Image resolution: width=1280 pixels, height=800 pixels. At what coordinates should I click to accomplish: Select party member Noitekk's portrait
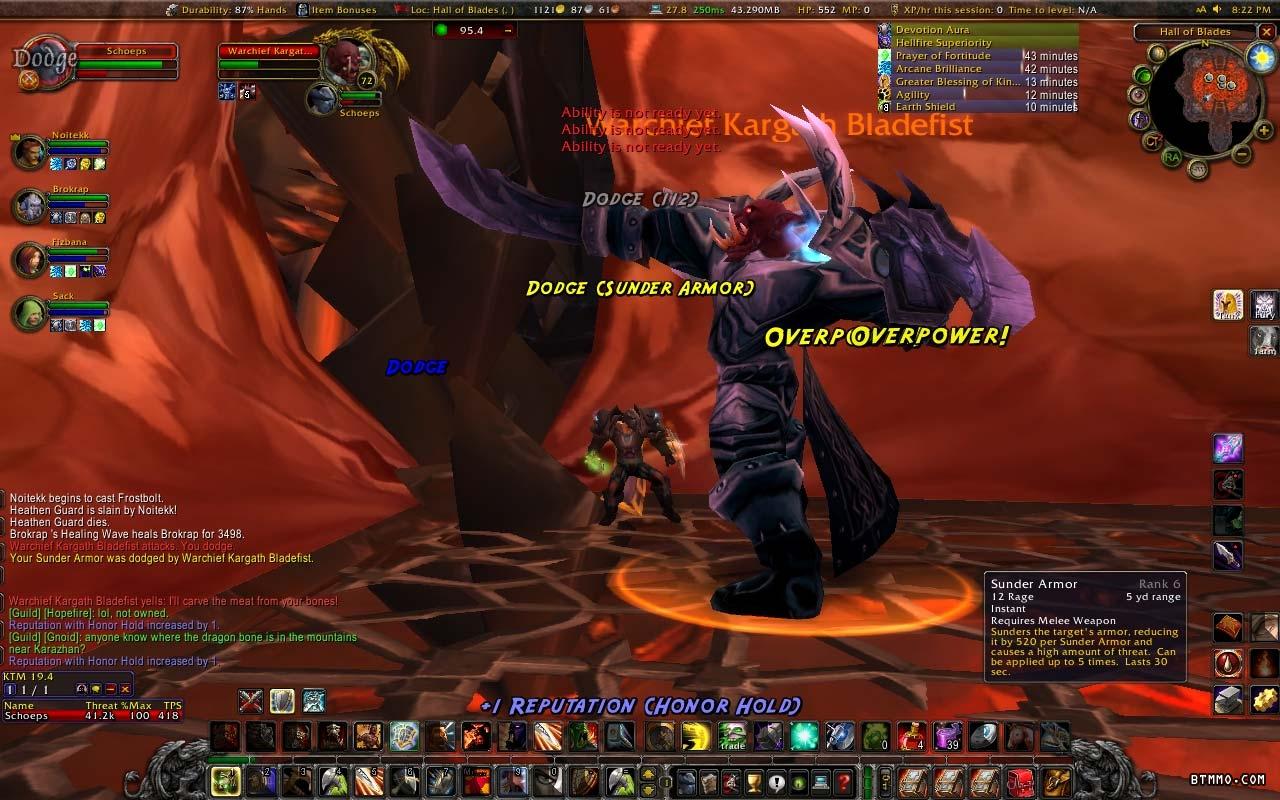tap(29, 153)
